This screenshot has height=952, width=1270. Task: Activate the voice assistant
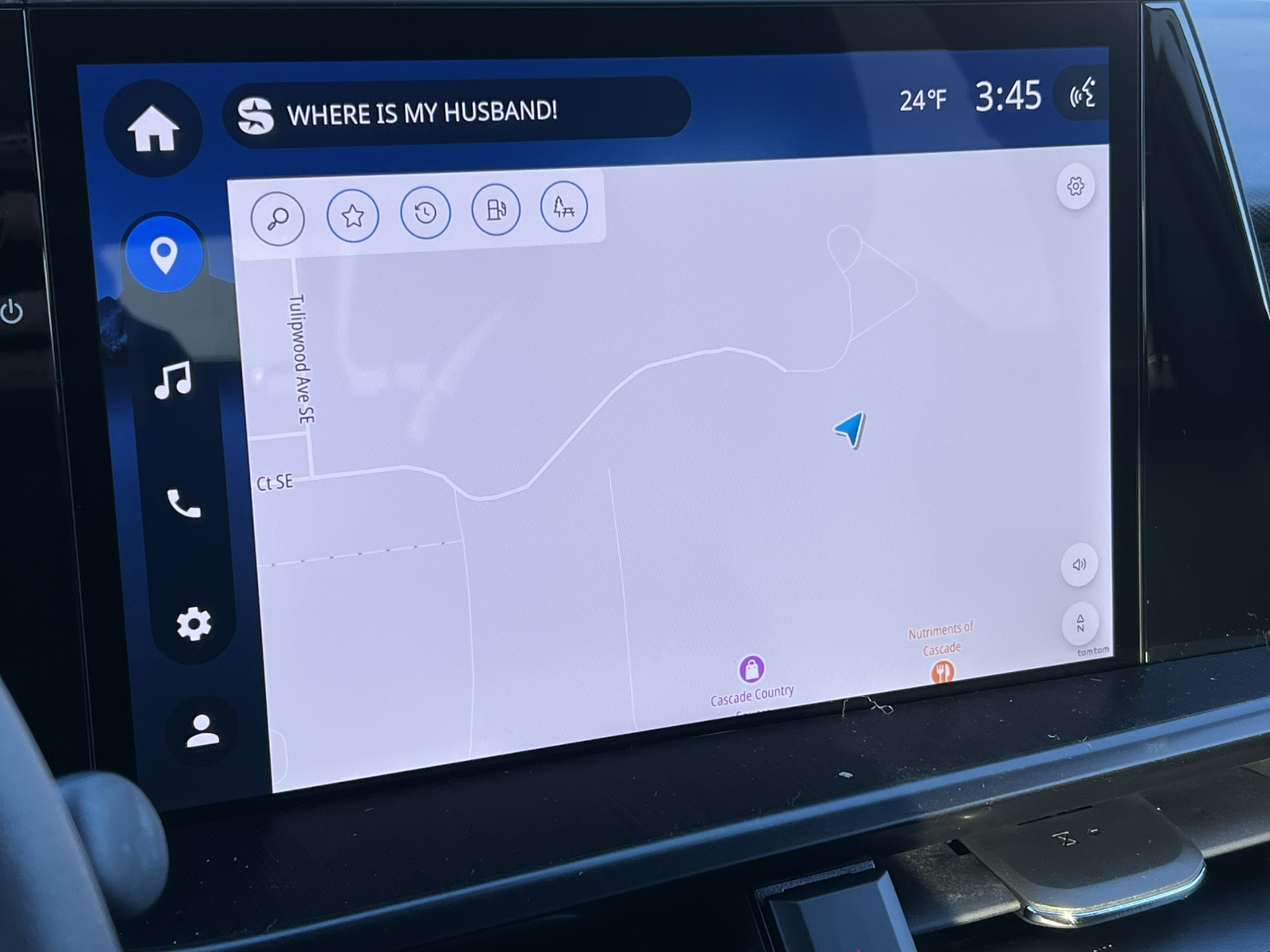(x=1081, y=95)
